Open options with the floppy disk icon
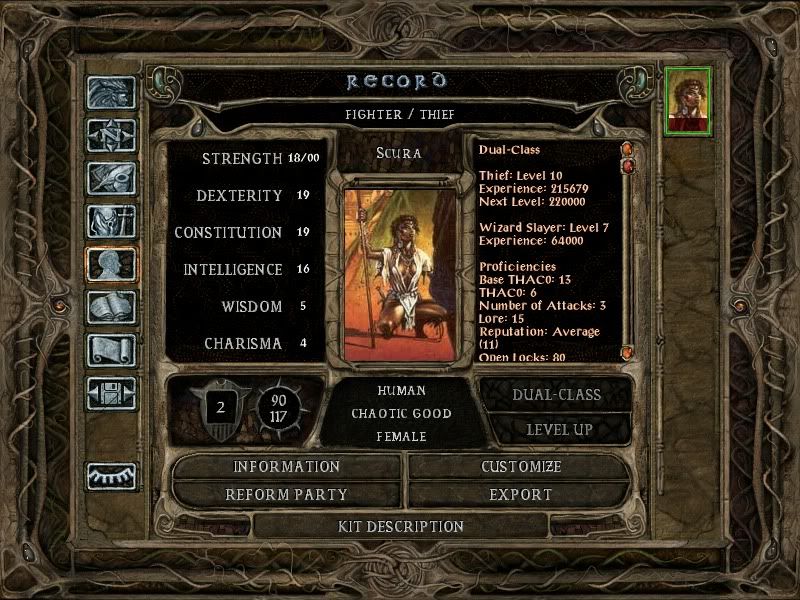 coord(111,393)
